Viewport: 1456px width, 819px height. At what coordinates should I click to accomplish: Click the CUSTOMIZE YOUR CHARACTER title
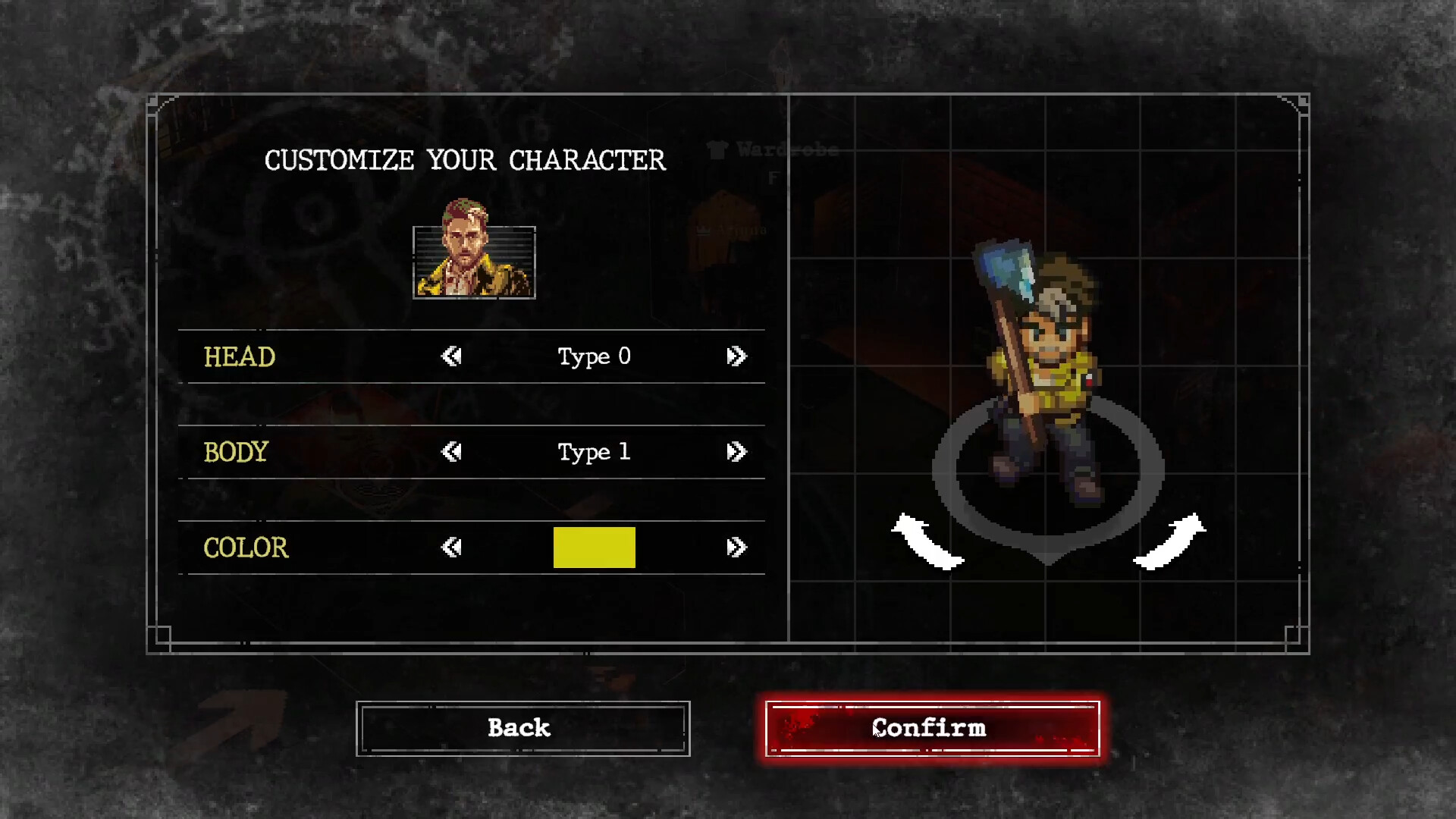point(465,160)
